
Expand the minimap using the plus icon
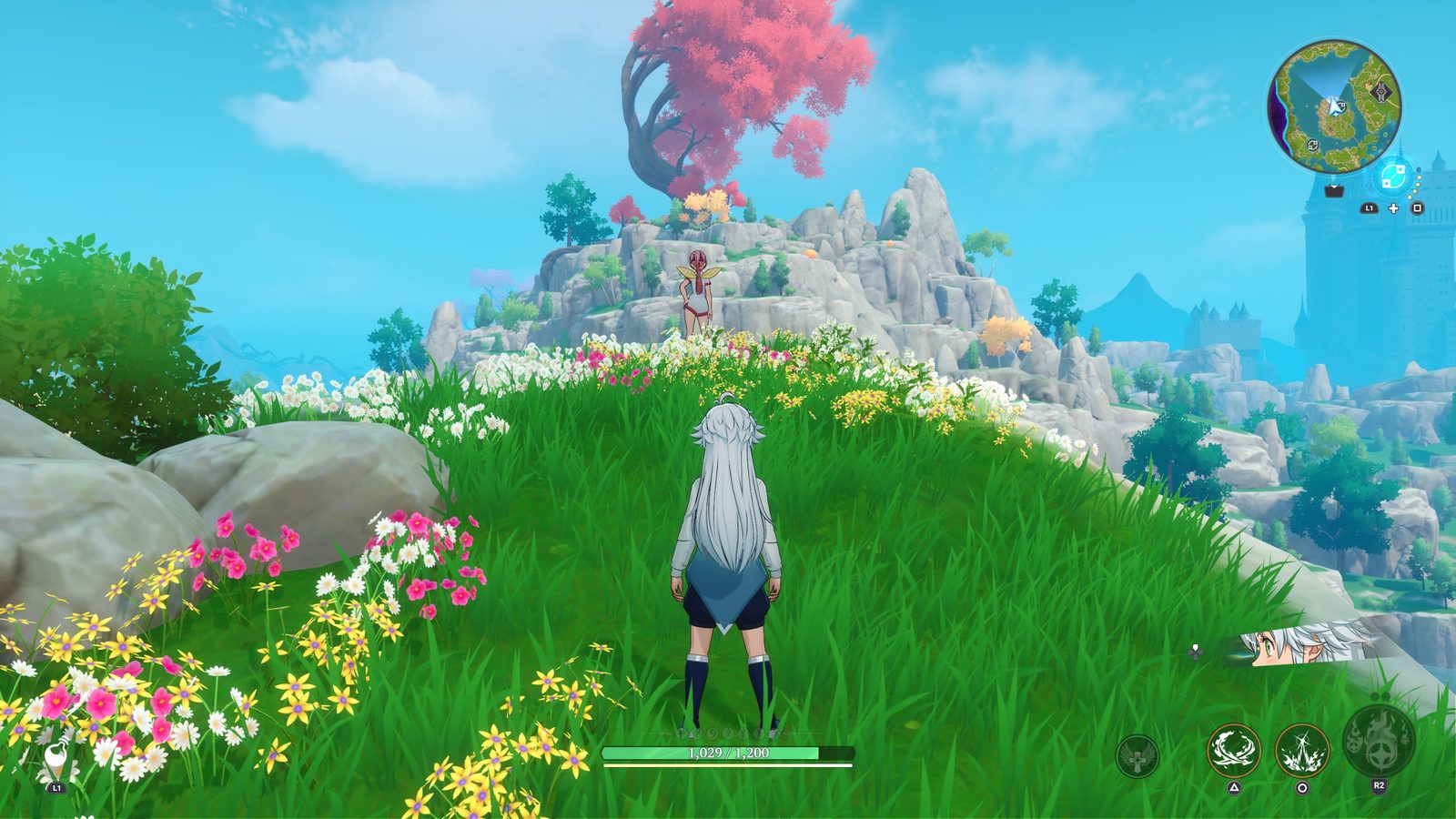(x=1394, y=207)
